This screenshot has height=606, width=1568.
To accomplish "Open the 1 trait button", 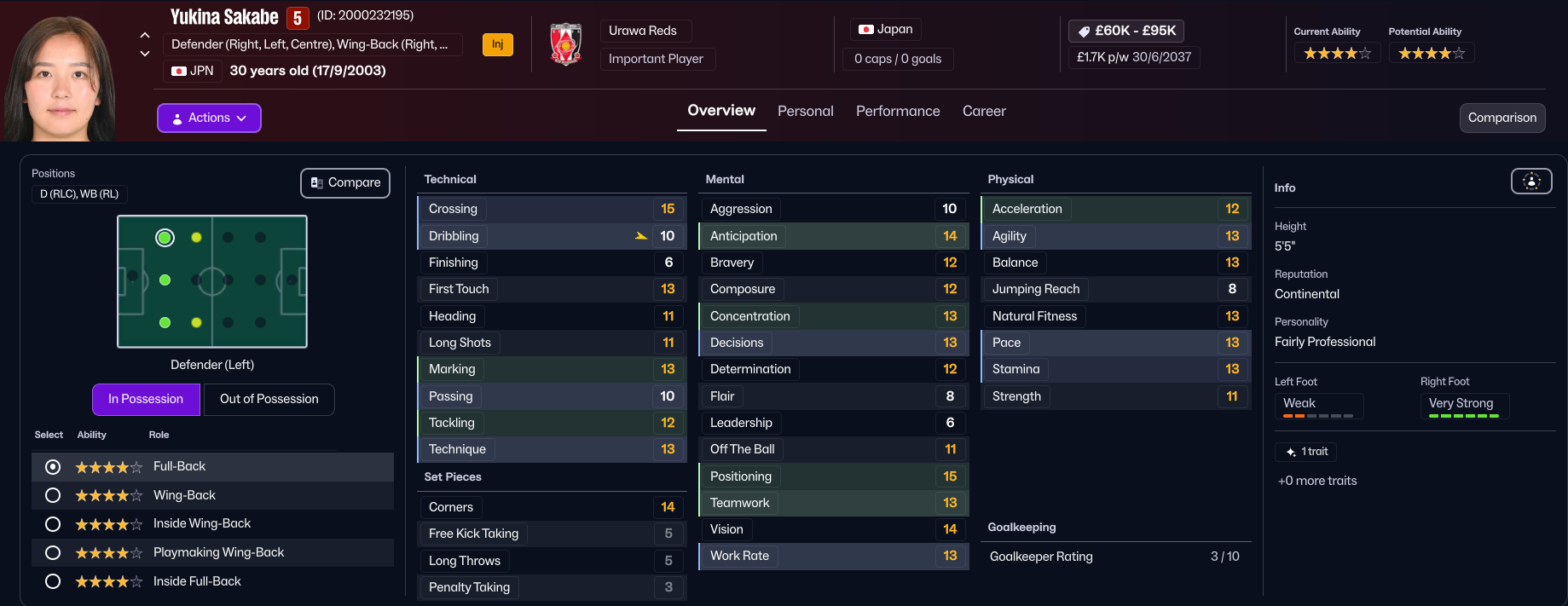I will coord(1305,452).
